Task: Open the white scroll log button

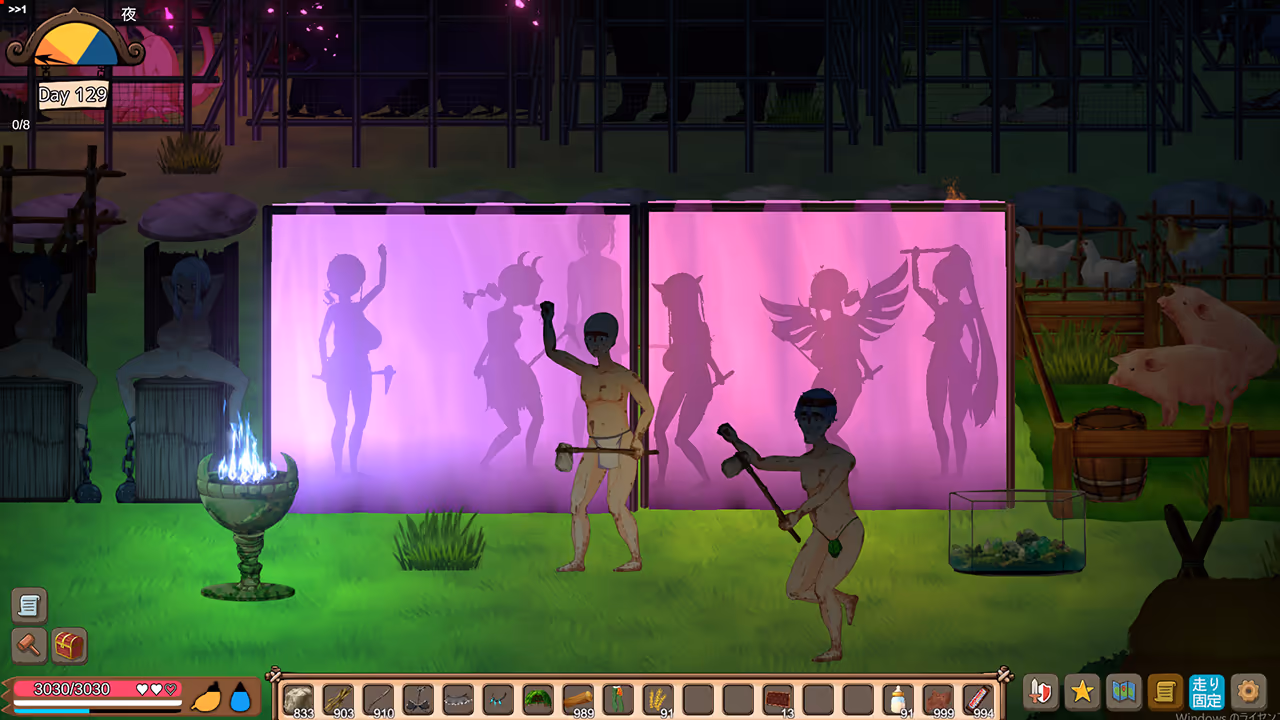Action: [x=29, y=605]
